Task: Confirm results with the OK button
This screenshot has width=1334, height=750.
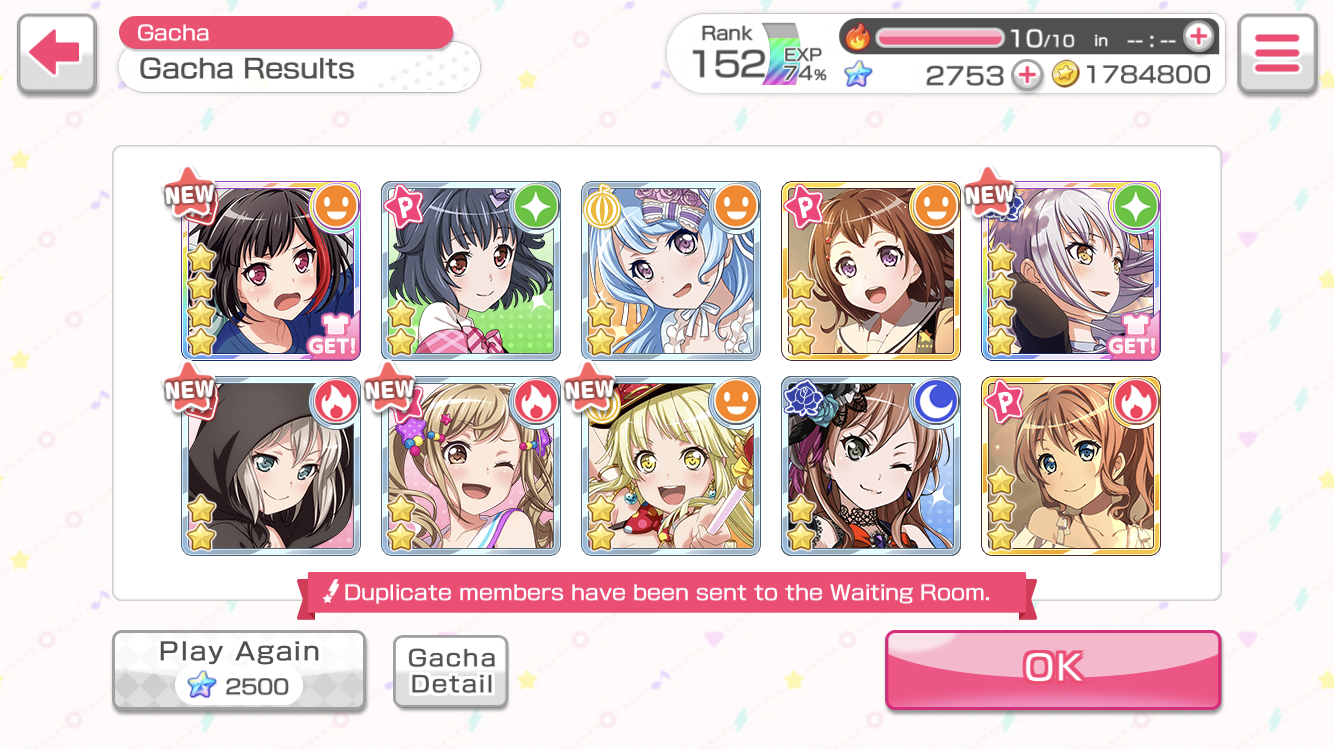Action: pyautogui.click(x=1052, y=668)
